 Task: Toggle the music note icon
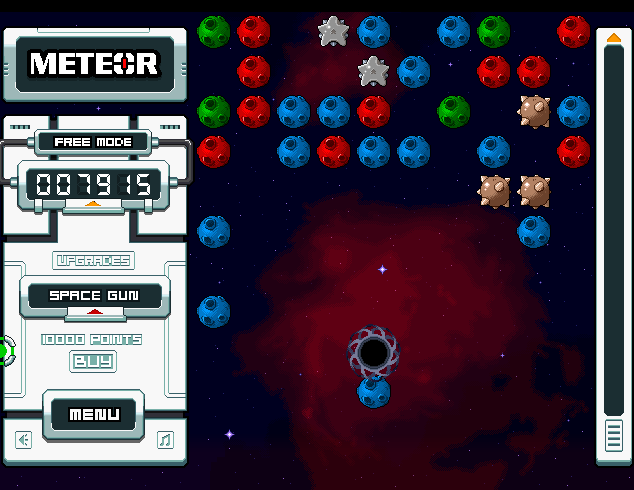coord(165,439)
